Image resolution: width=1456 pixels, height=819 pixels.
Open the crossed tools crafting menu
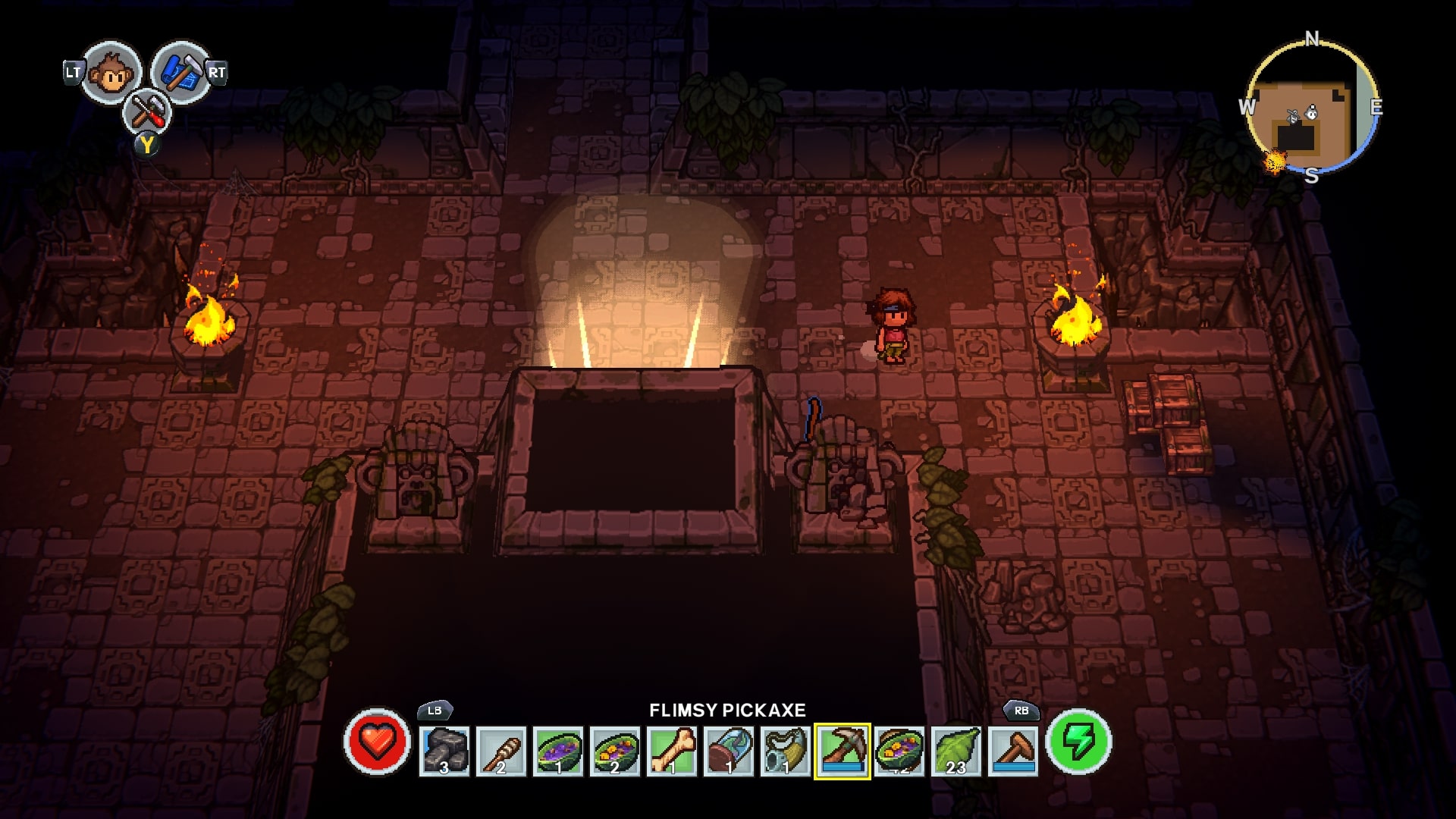[x=146, y=113]
